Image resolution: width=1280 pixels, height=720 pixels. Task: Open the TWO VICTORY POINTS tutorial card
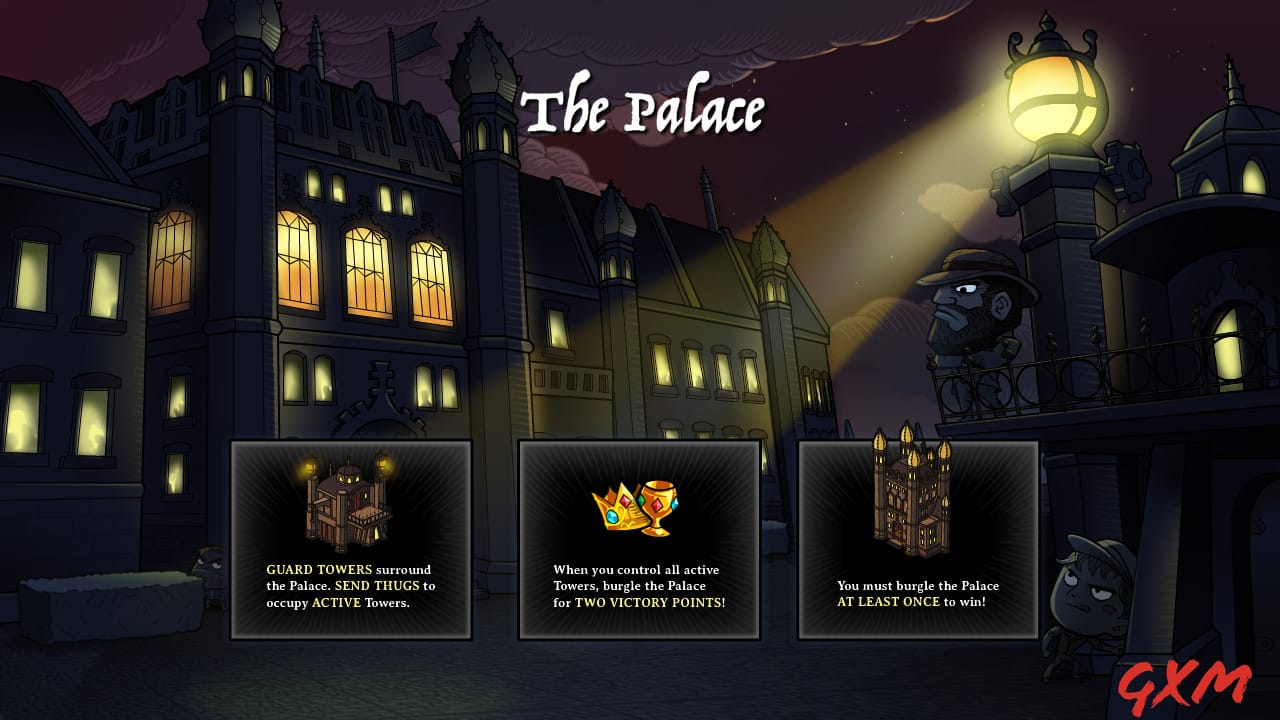click(640, 540)
